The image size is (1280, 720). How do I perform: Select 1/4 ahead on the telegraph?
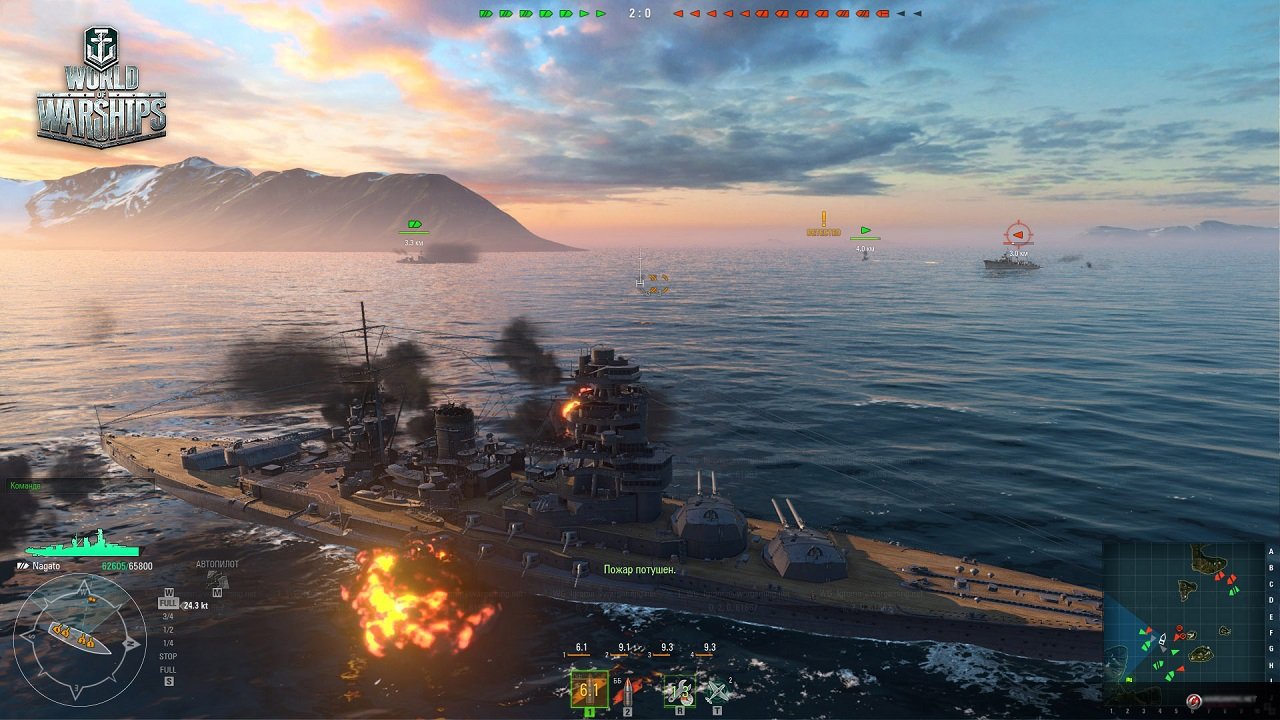[168, 643]
